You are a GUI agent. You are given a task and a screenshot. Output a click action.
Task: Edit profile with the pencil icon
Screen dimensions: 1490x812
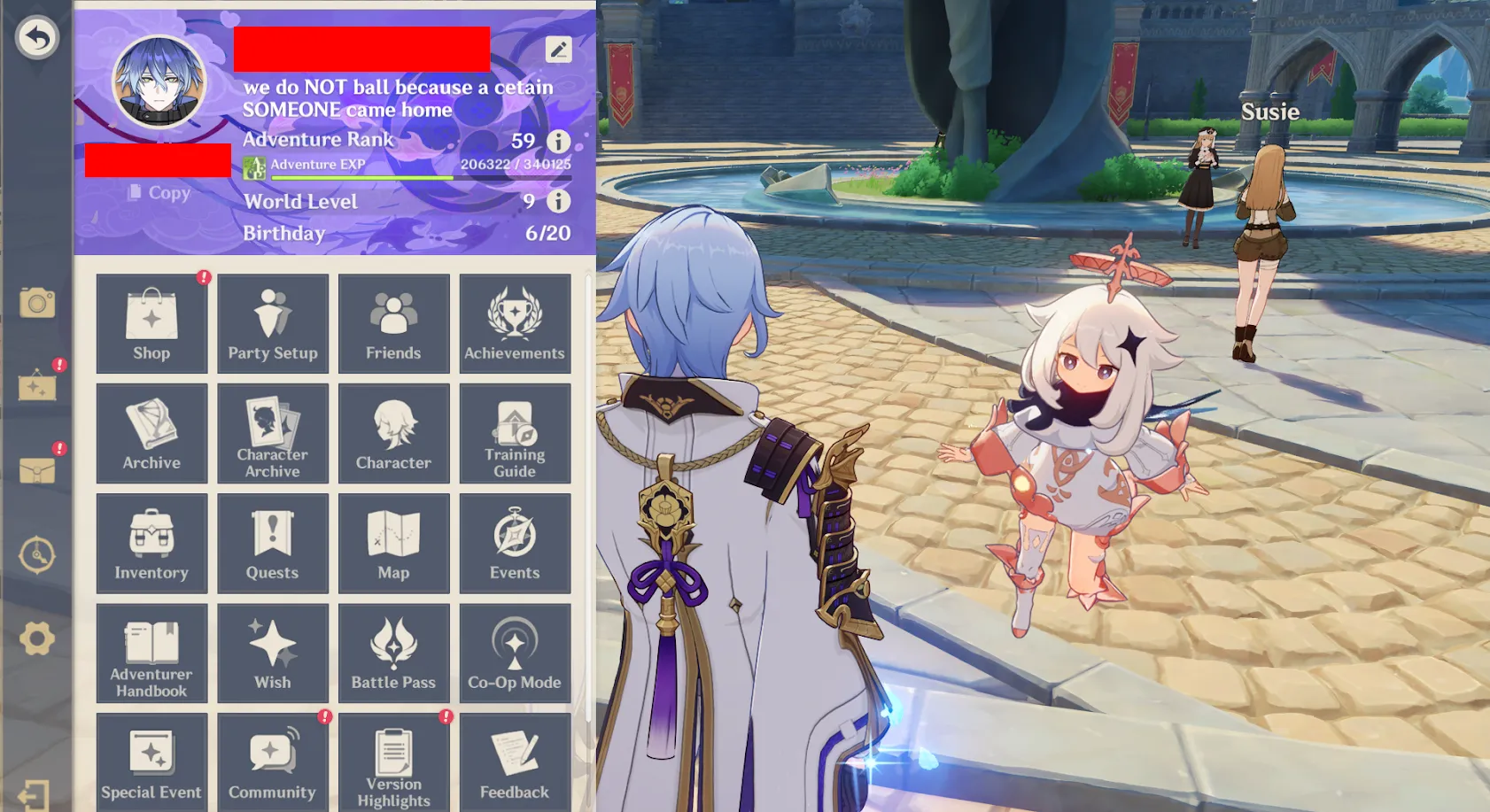pos(558,50)
